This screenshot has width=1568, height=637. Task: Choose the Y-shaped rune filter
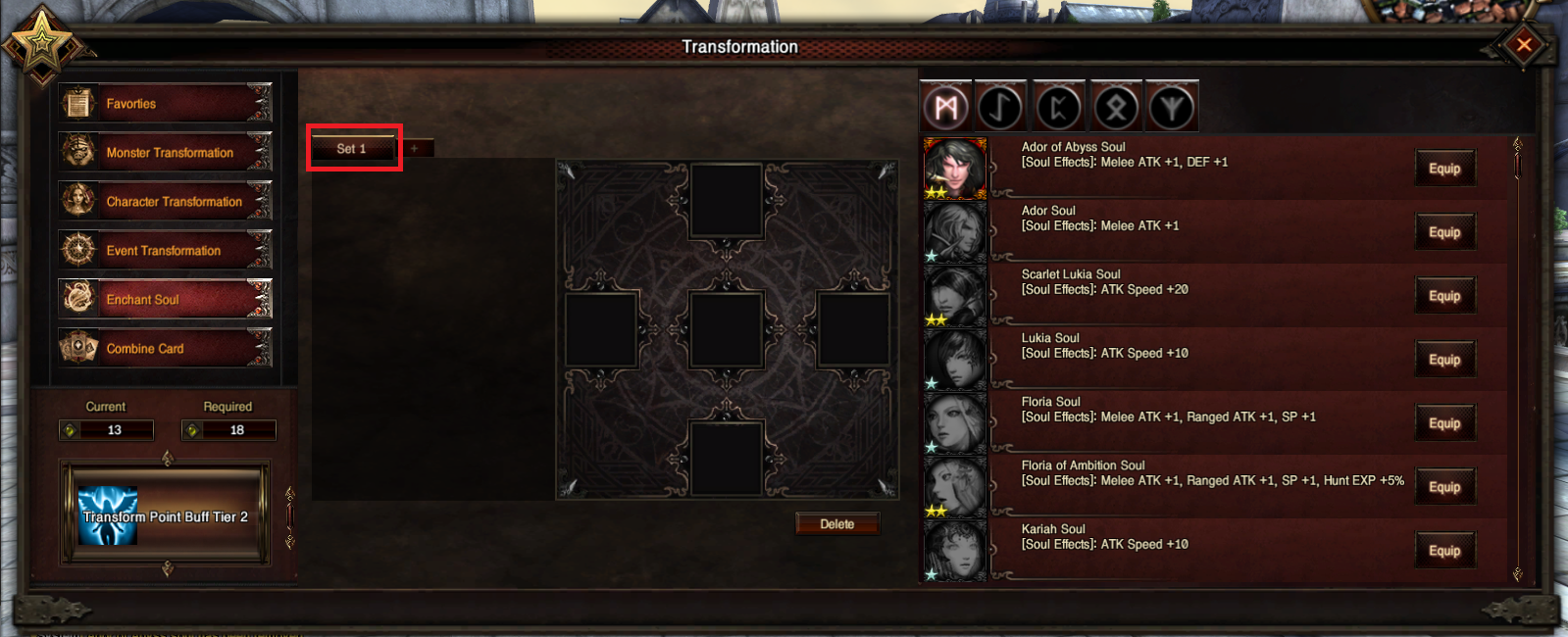click(1172, 107)
